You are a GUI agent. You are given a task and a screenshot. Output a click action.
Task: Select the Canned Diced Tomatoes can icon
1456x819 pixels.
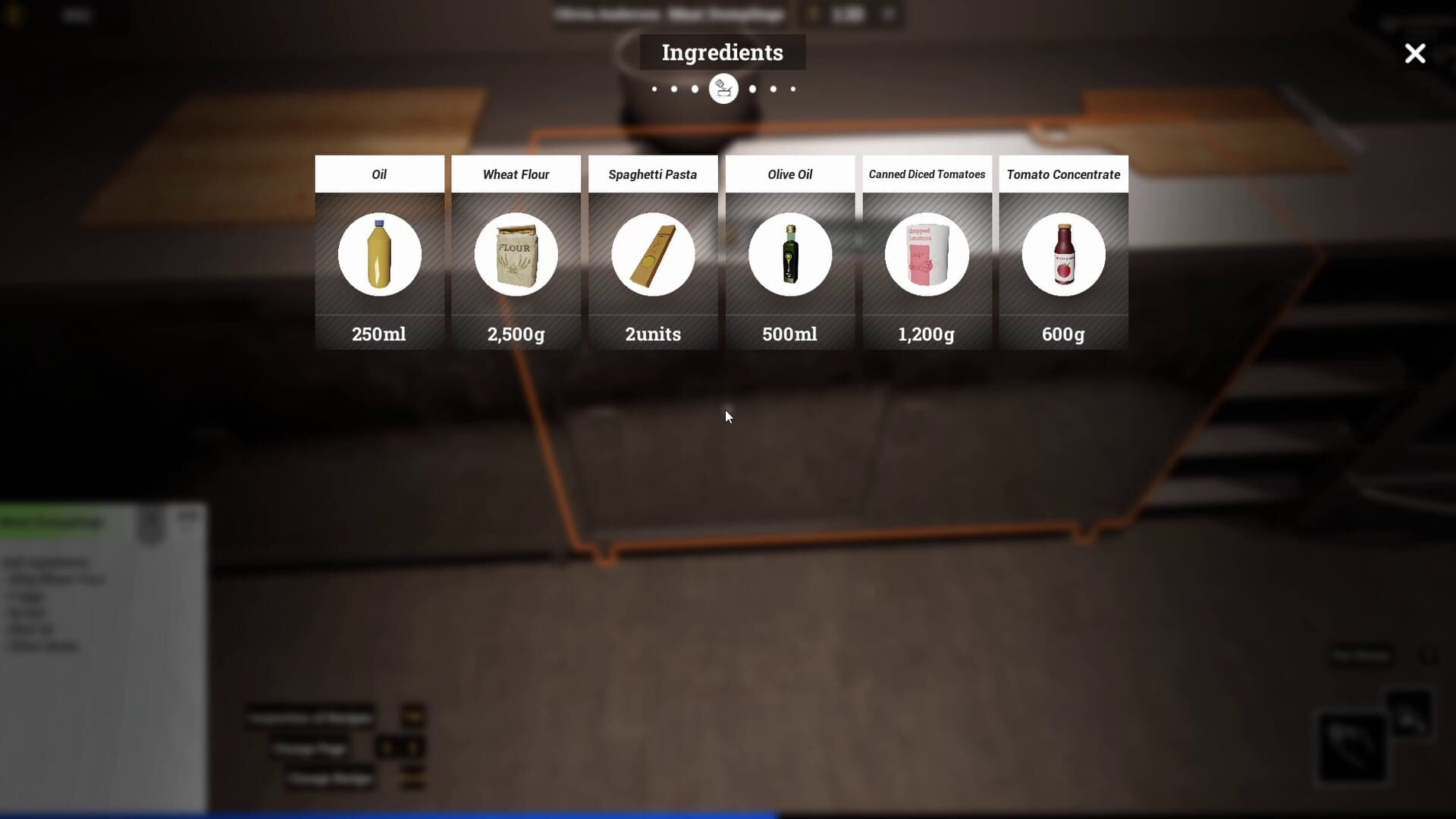click(927, 255)
